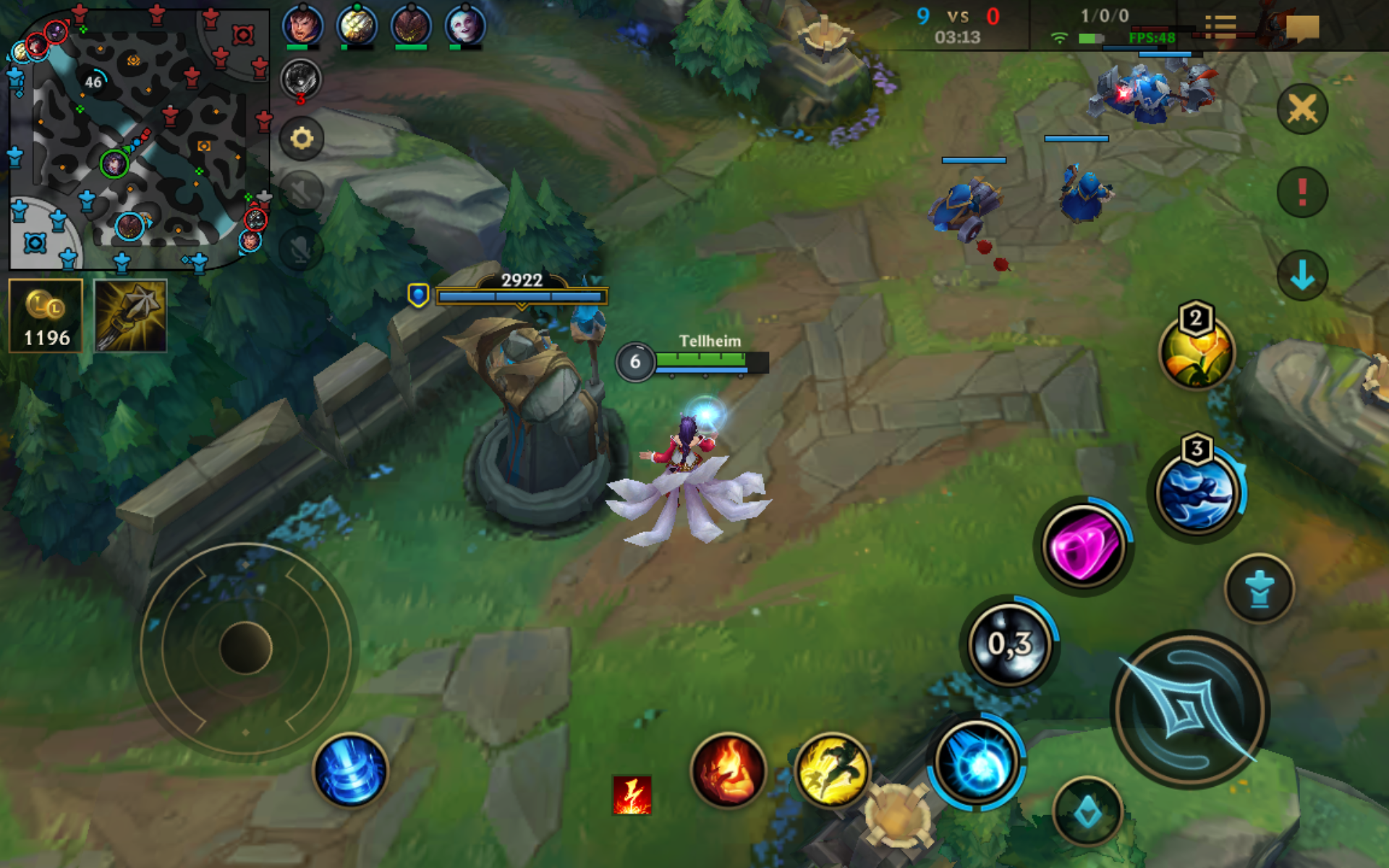Tap the large basic attack button
The height and width of the screenshot is (868, 1389).
coord(1189,710)
